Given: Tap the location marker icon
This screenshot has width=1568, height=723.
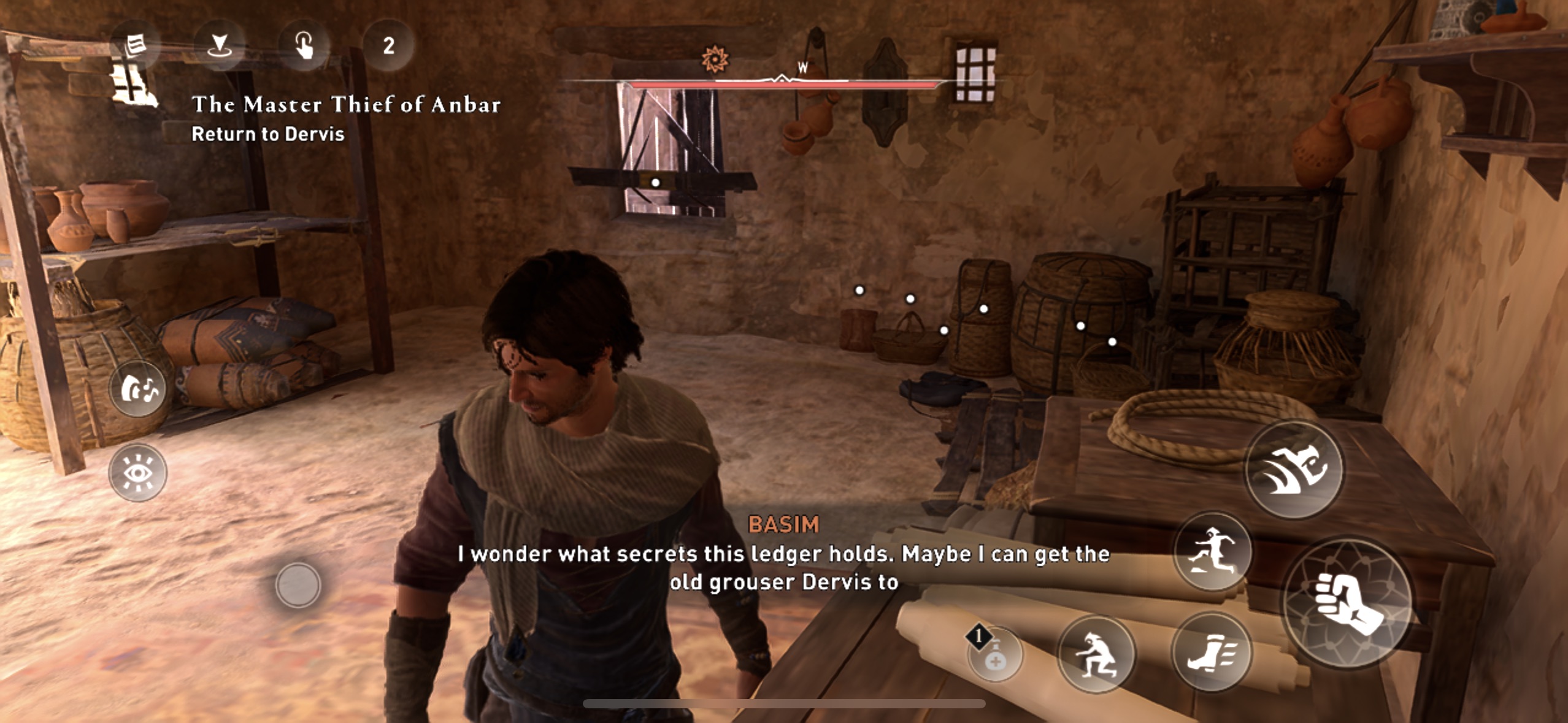Looking at the screenshot, I should click(219, 45).
